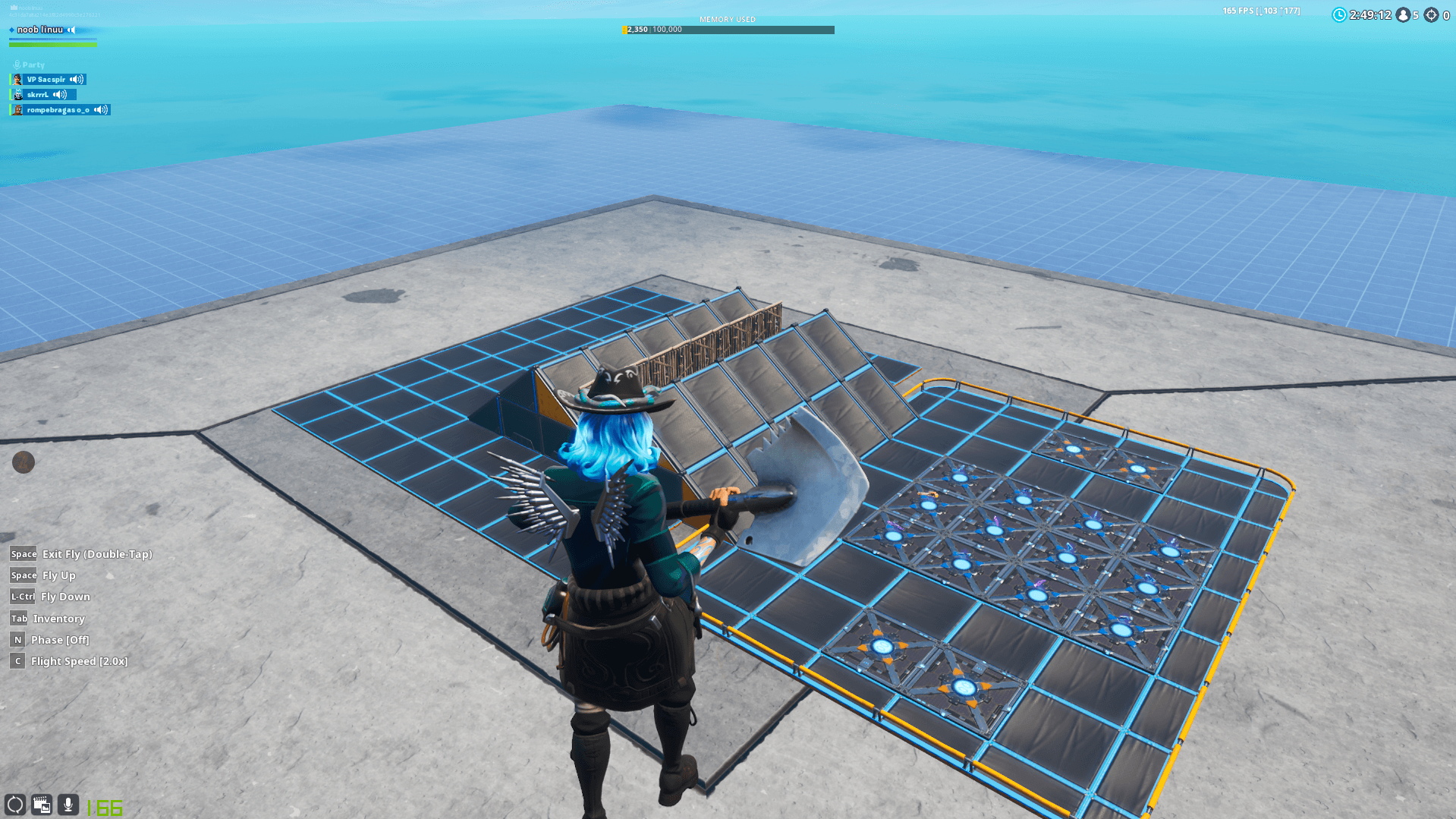Select party member VP Sacspir

[x=46, y=80]
